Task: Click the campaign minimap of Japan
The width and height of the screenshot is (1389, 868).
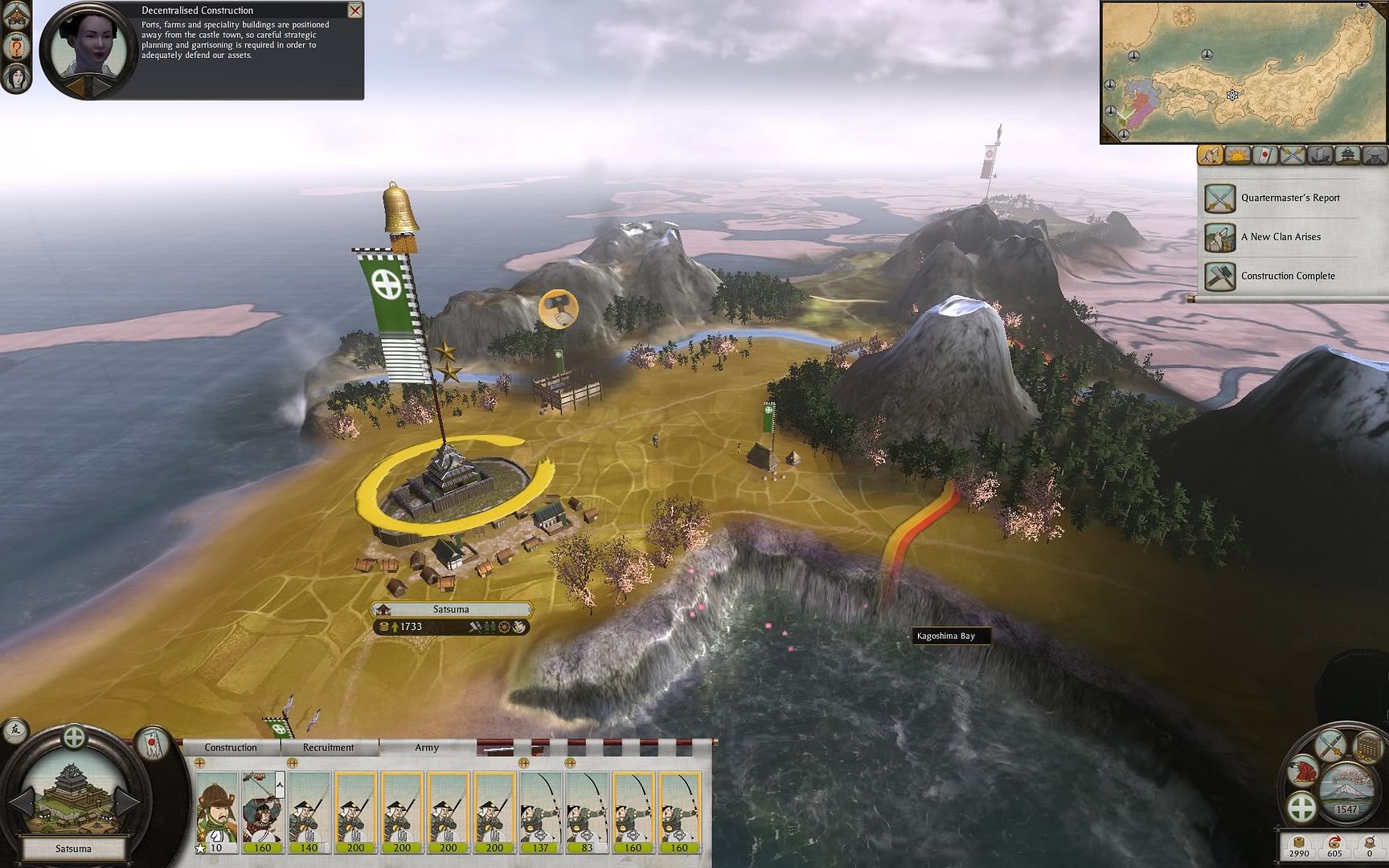Action: pyautogui.click(x=1243, y=72)
